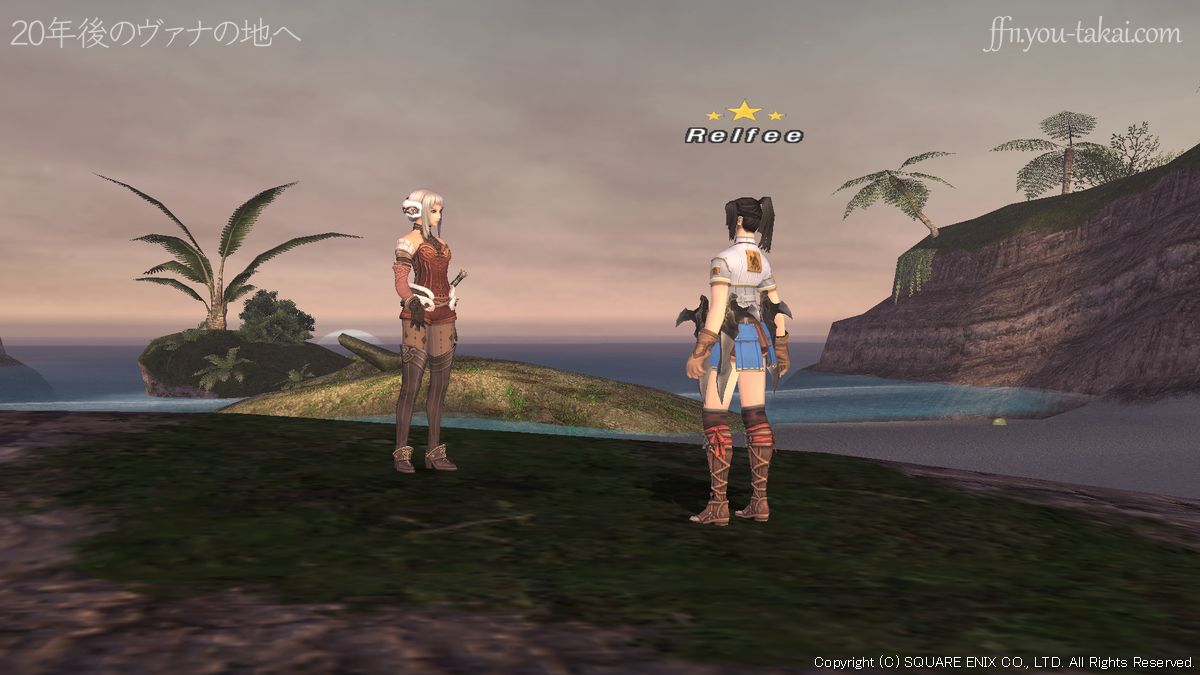
Task: Select the Relfee name tag
Action: (x=744, y=135)
